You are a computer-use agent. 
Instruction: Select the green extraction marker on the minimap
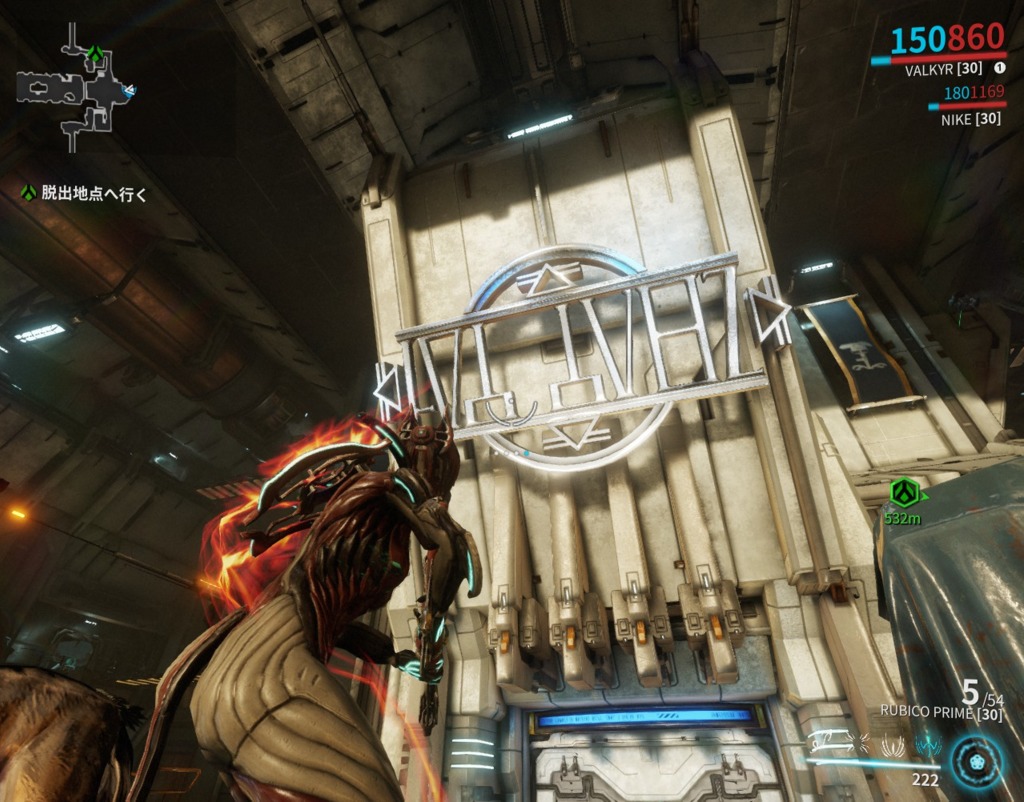[x=94, y=54]
